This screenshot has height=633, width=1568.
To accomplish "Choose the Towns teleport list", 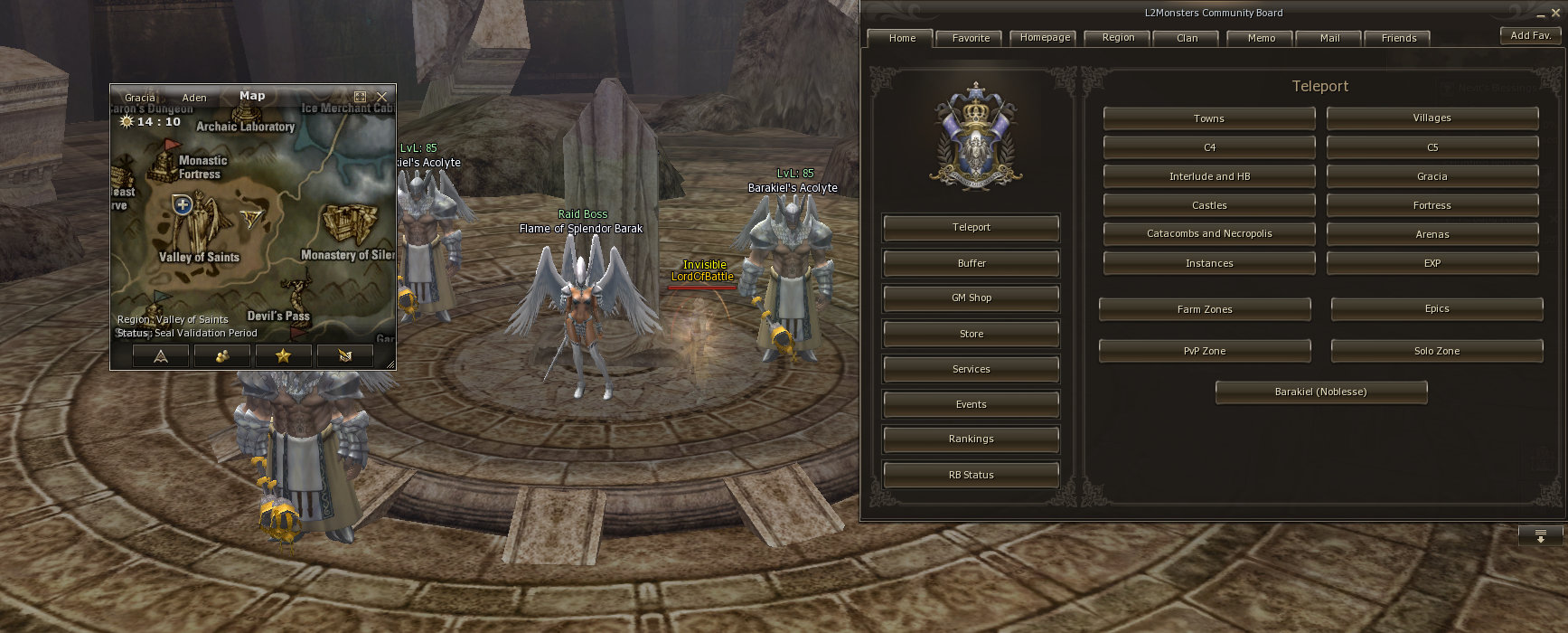I will pos(1208,118).
